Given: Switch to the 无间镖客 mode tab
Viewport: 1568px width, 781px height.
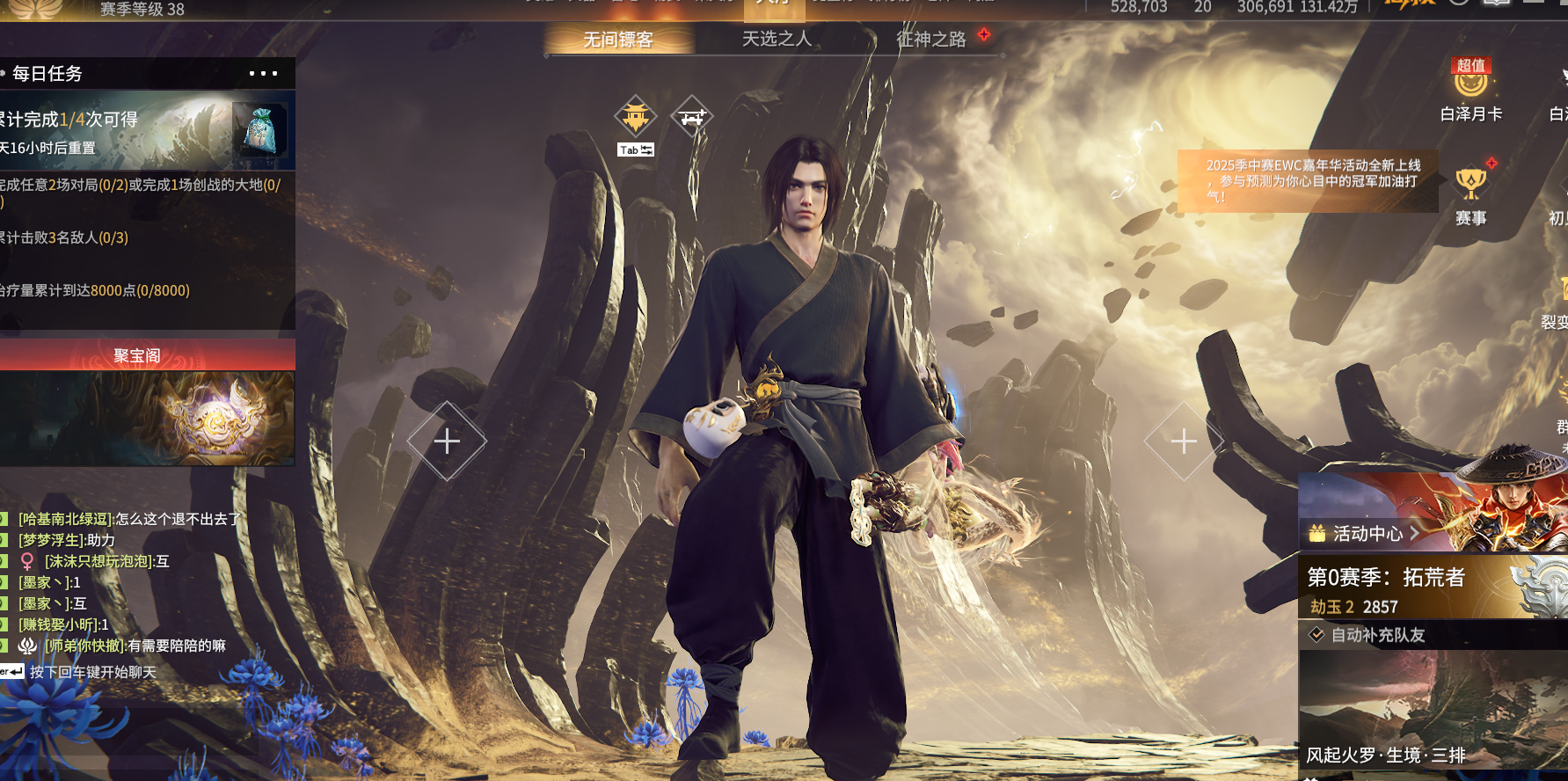Looking at the screenshot, I should click(618, 40).
